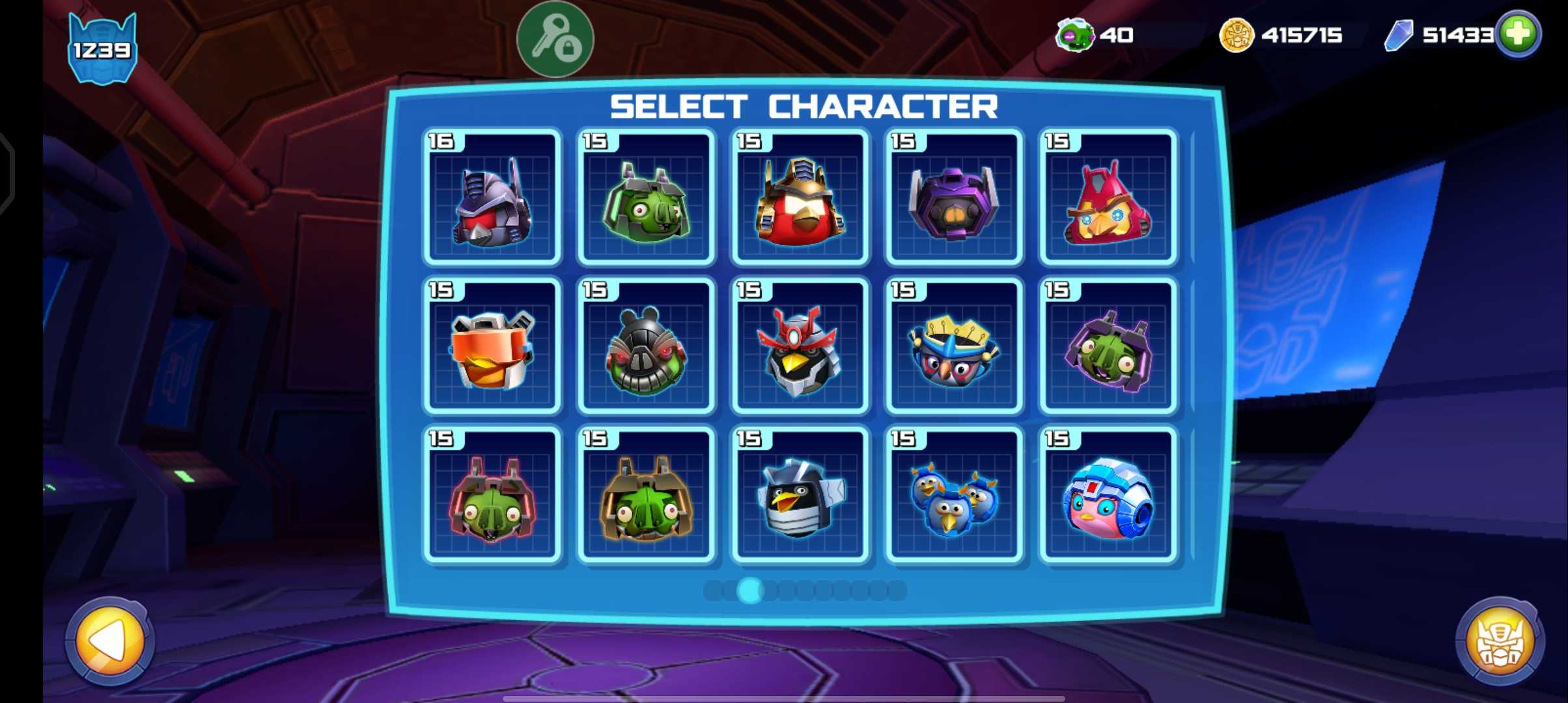The height and width of the screenshot is (703, 1568).
Task: Select the green pig in purple armor
Action: [x=1108, y=346]
